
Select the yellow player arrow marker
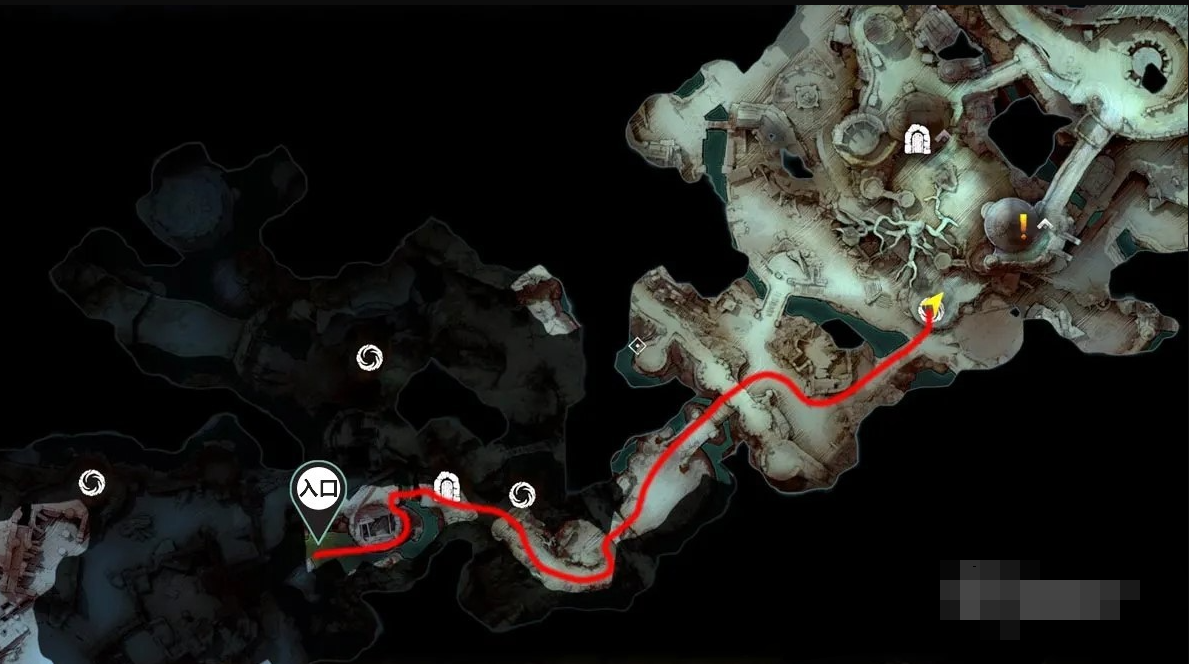point(933,305)
